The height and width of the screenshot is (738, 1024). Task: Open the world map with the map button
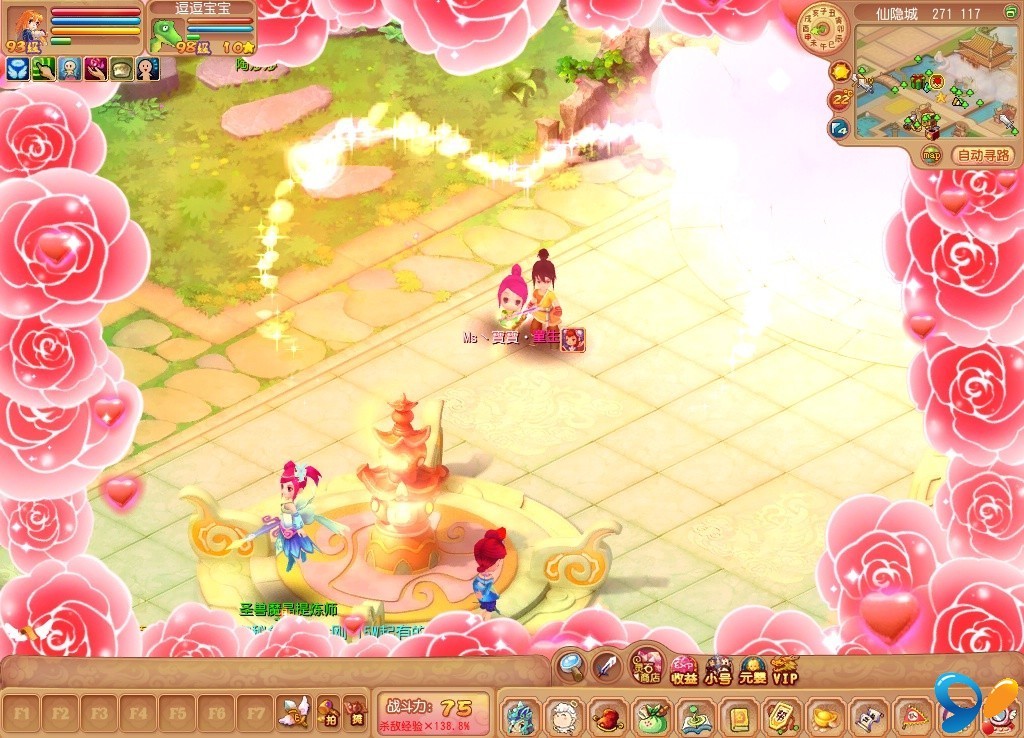pyautogui.click(x=931, y=155)
